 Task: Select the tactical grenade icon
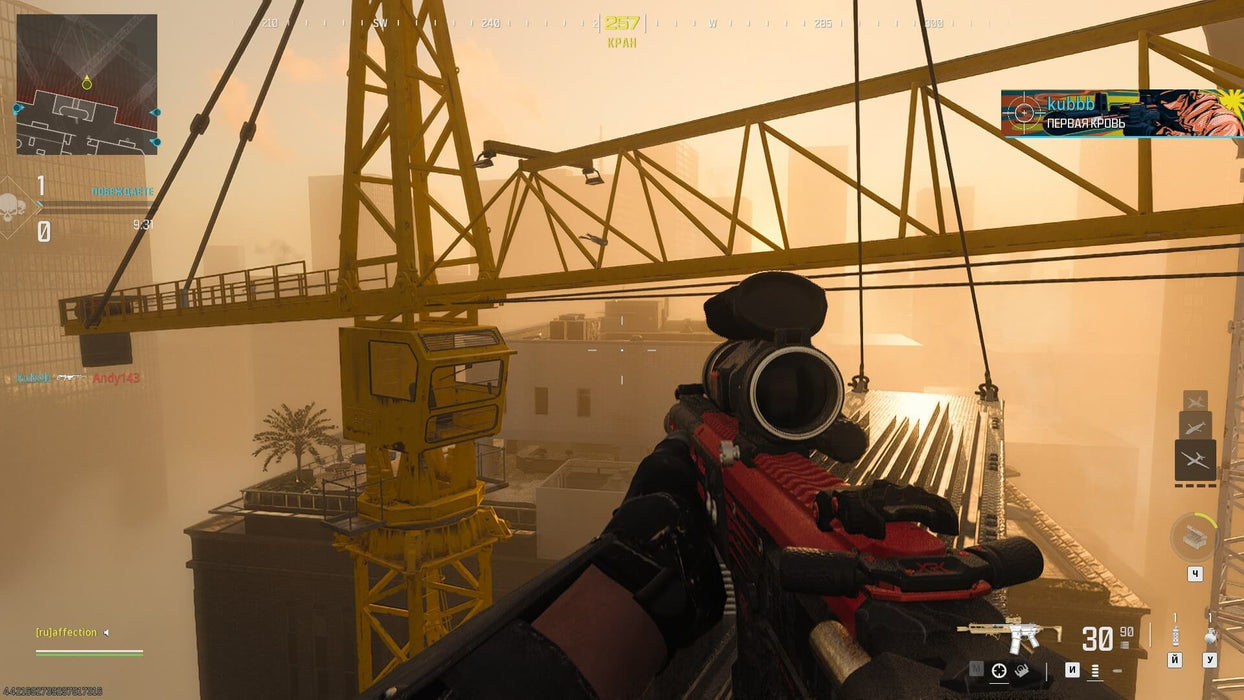coord(1176,634)
